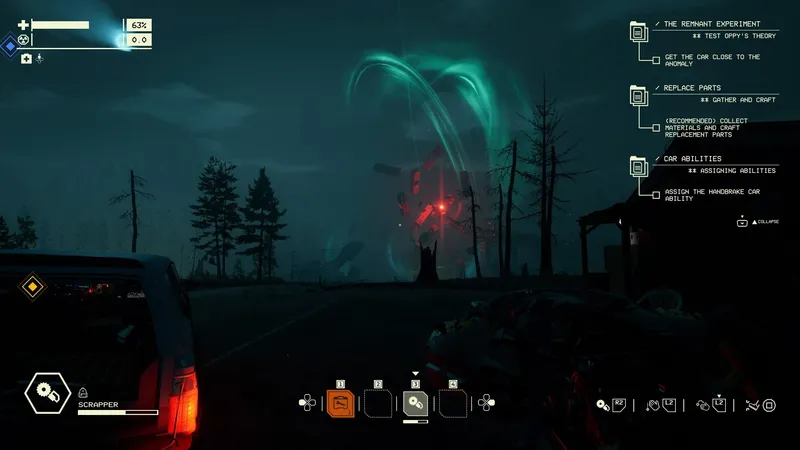The width and height of the screenshot is (800, 450).
Task: Select the Scrapper tool in hotbar slot 3
Action: (415, 404)
